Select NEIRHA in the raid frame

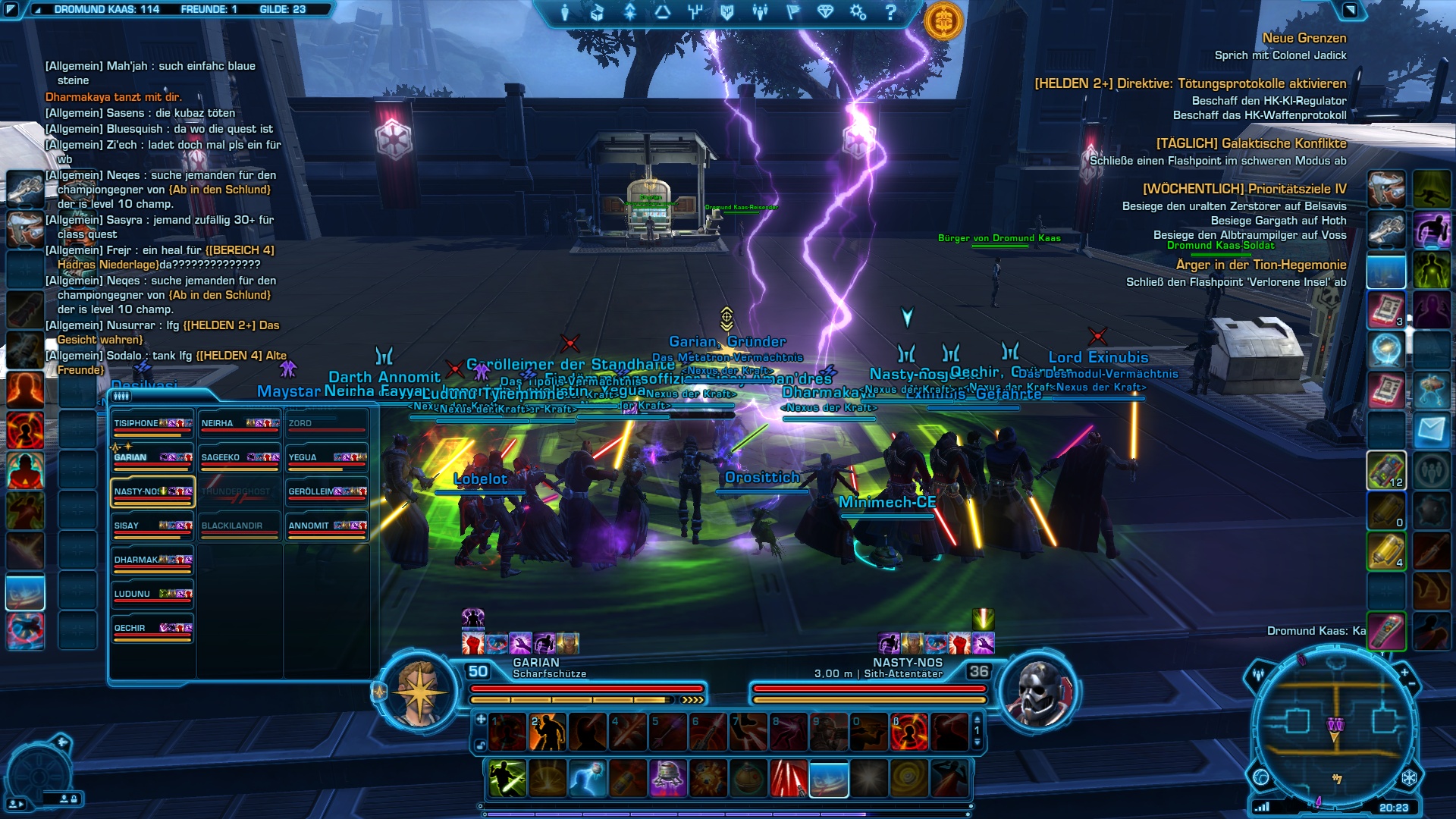click(240, 424)
